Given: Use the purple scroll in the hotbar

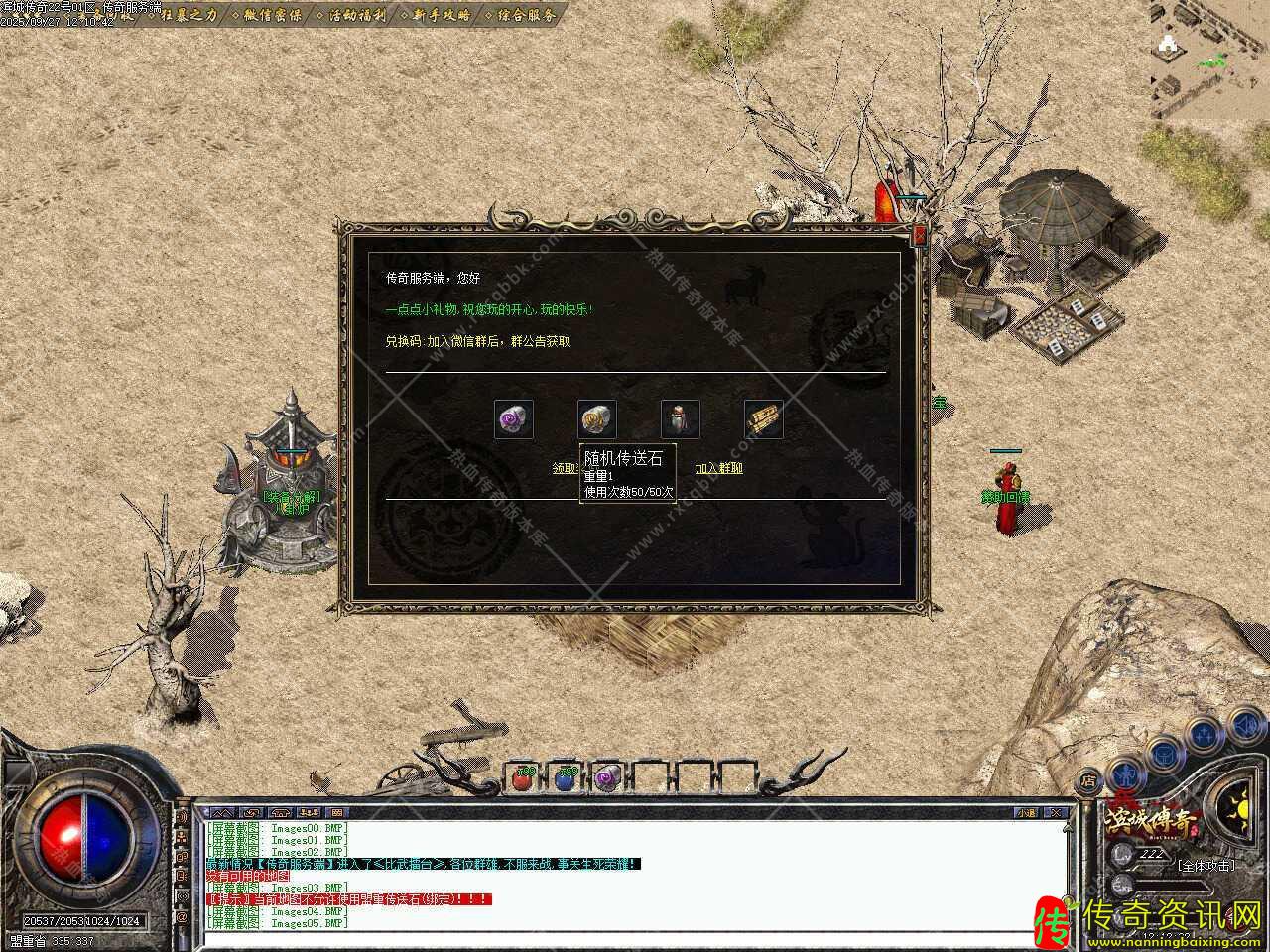Looking at the screenshot, I should pyautogui.click(x=607, y=779).
